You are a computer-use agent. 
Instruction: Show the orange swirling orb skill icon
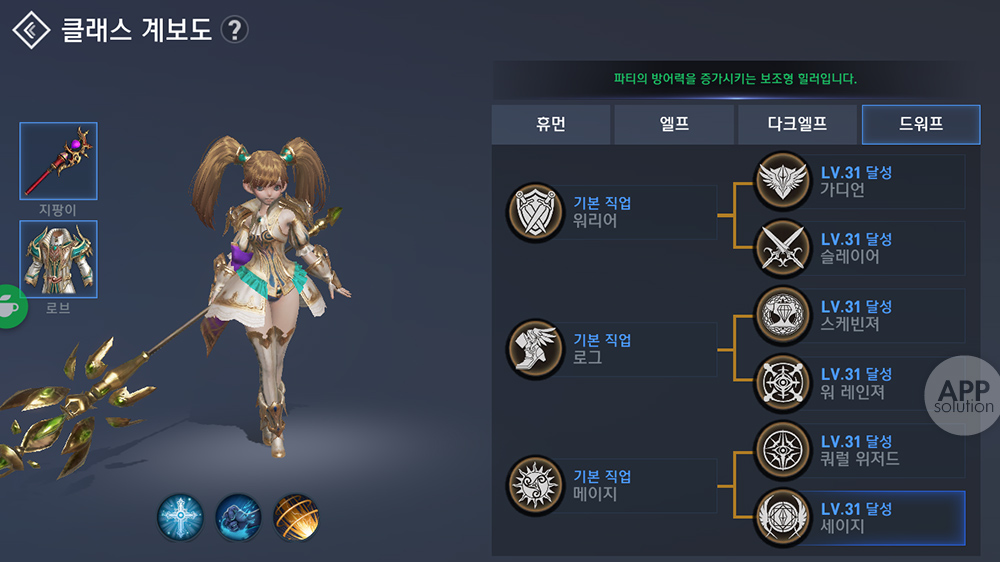click(x=296, y=517)
